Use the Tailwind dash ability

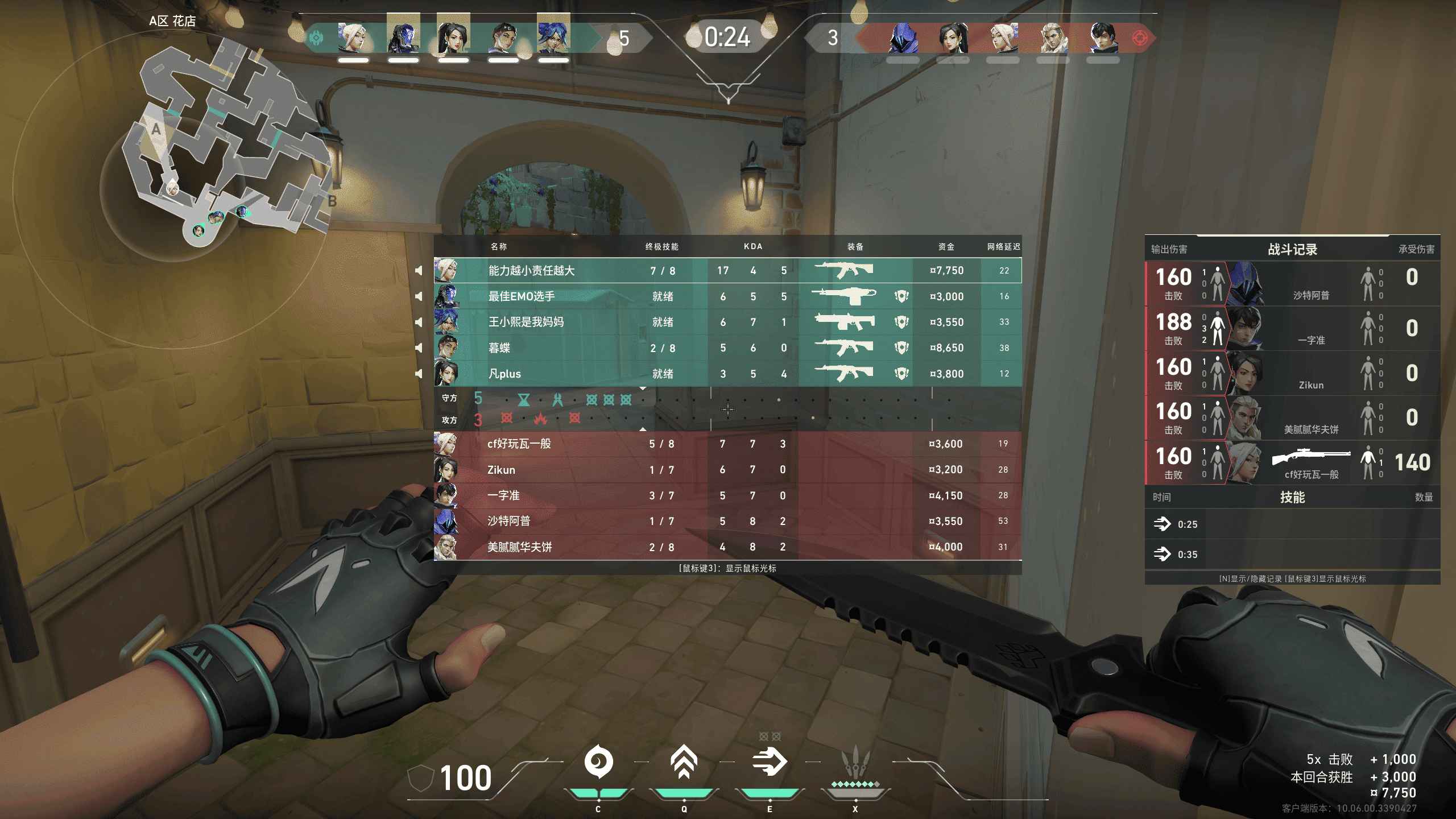tap(770, 762)
